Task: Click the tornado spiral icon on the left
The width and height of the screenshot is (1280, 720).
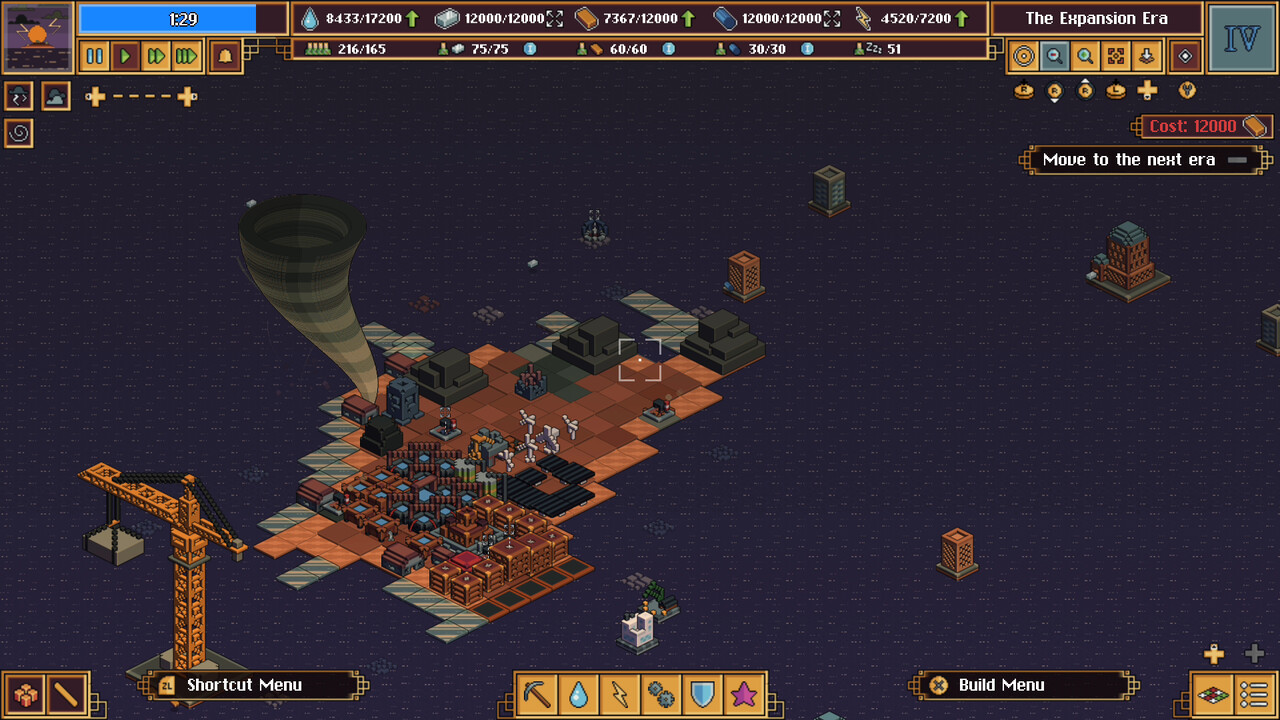Action: 18,133
